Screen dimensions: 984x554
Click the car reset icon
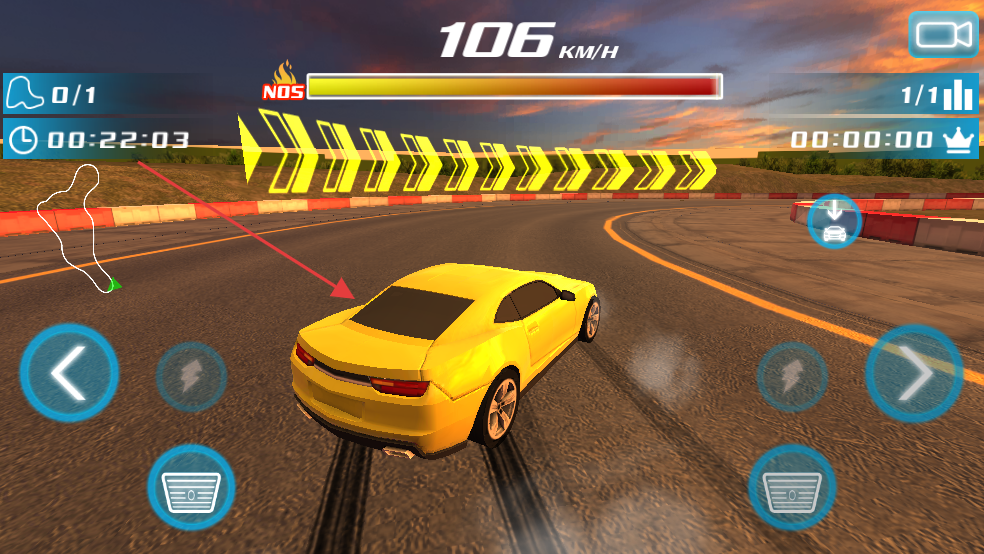click(x=834, y=221)
